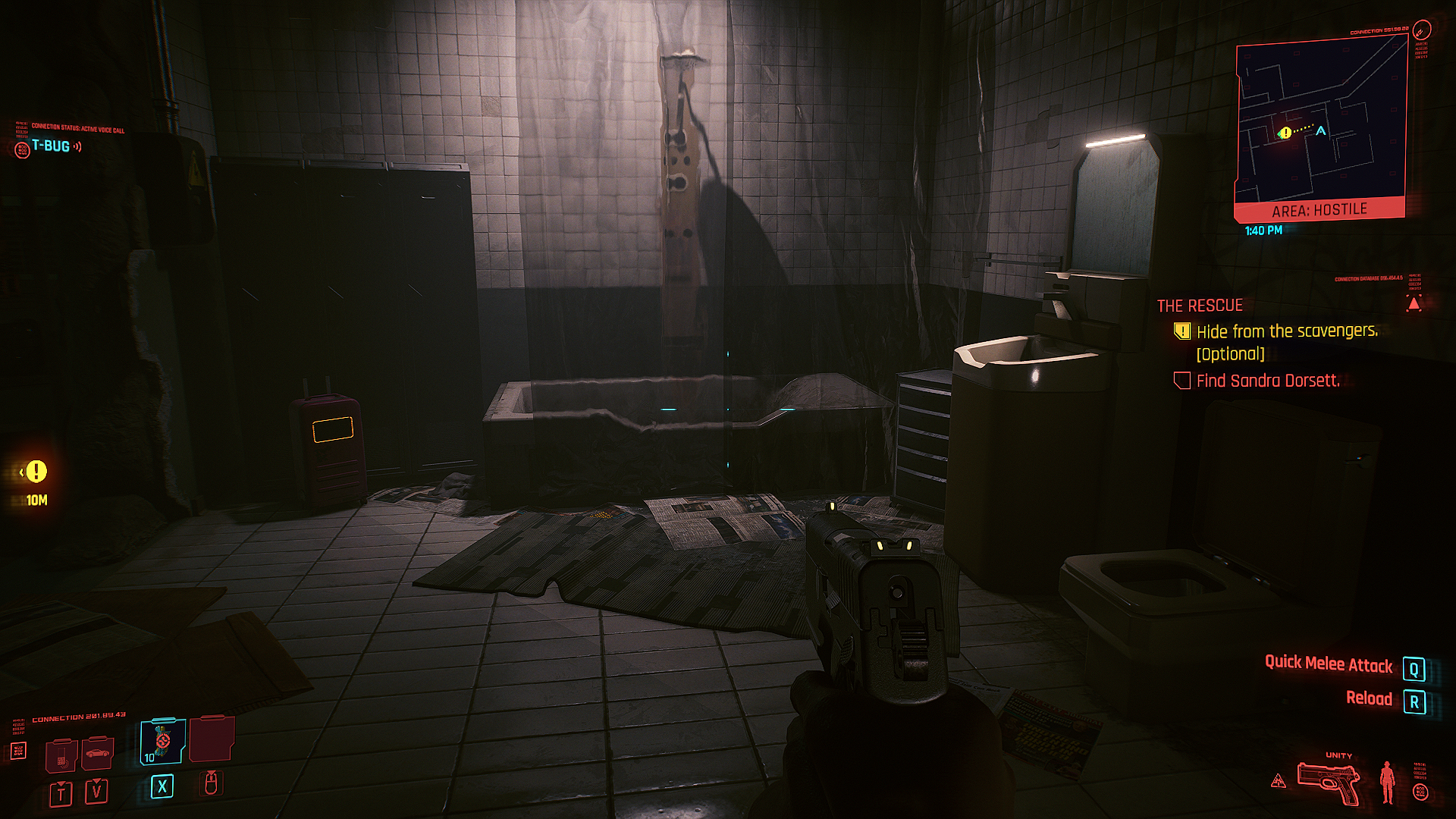This screenshot has height=819, width=1456.
Task: Select the Hide from the scavengers objective
Action: pyautogui.click(x=1287, y=331)
